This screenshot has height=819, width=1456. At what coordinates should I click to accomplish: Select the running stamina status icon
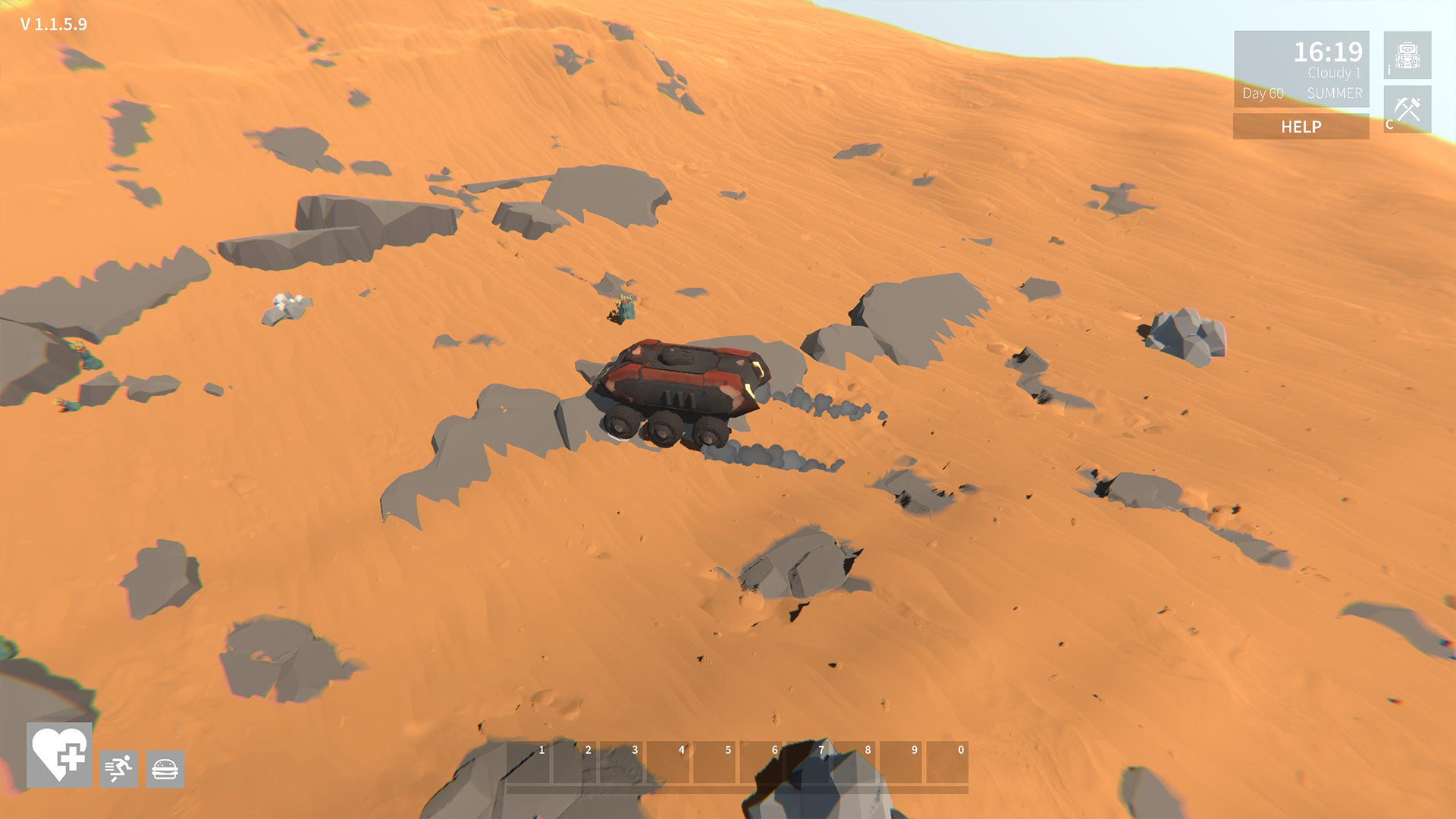tap(118, 770)
